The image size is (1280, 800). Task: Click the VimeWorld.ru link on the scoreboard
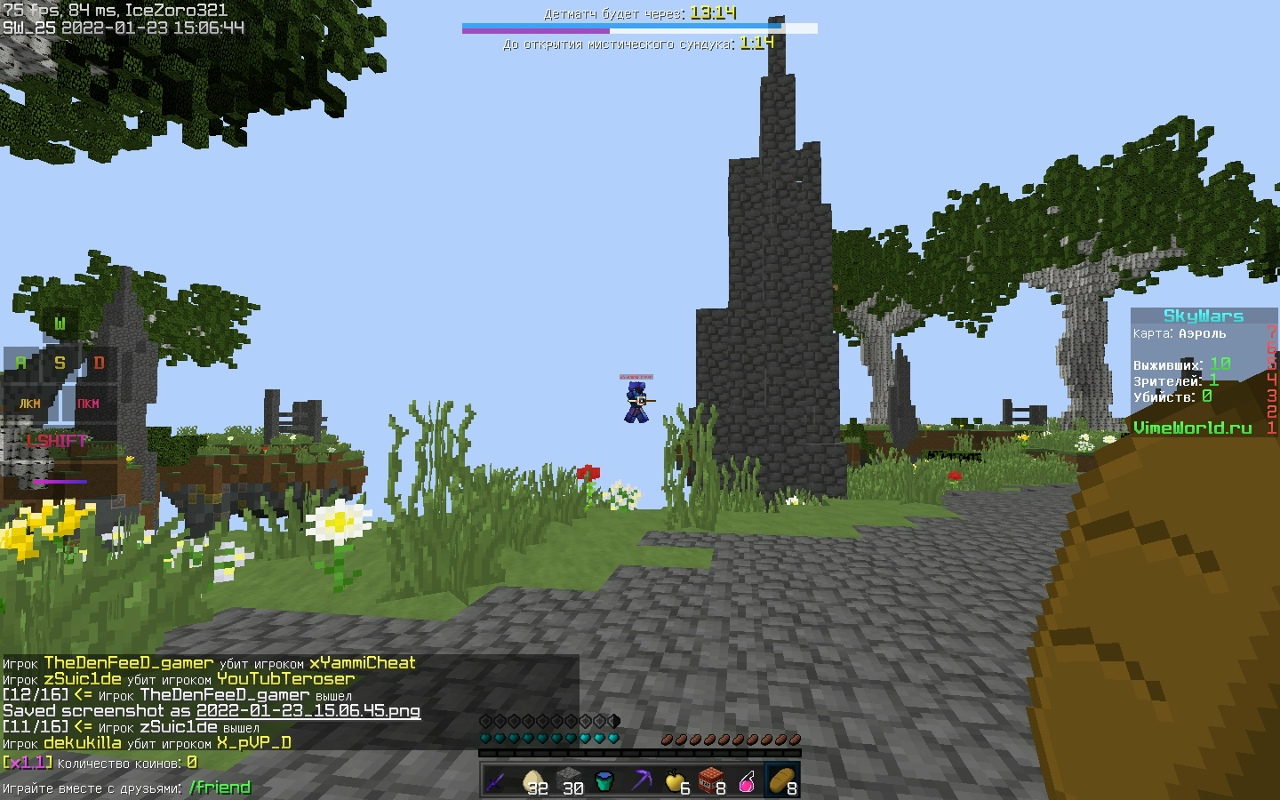pos(1192,427)
